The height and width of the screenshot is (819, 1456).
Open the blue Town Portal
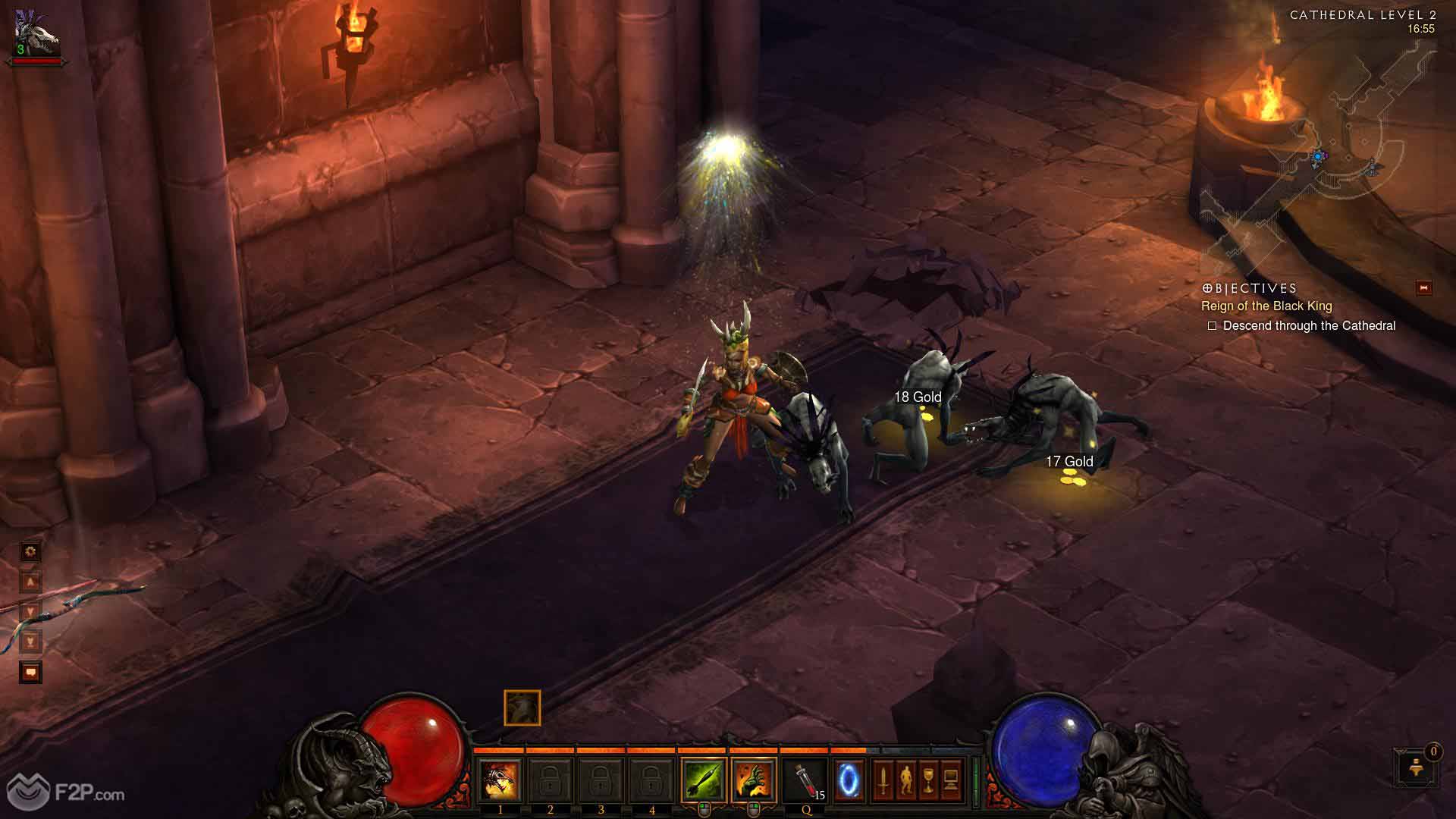coord(849,780)
